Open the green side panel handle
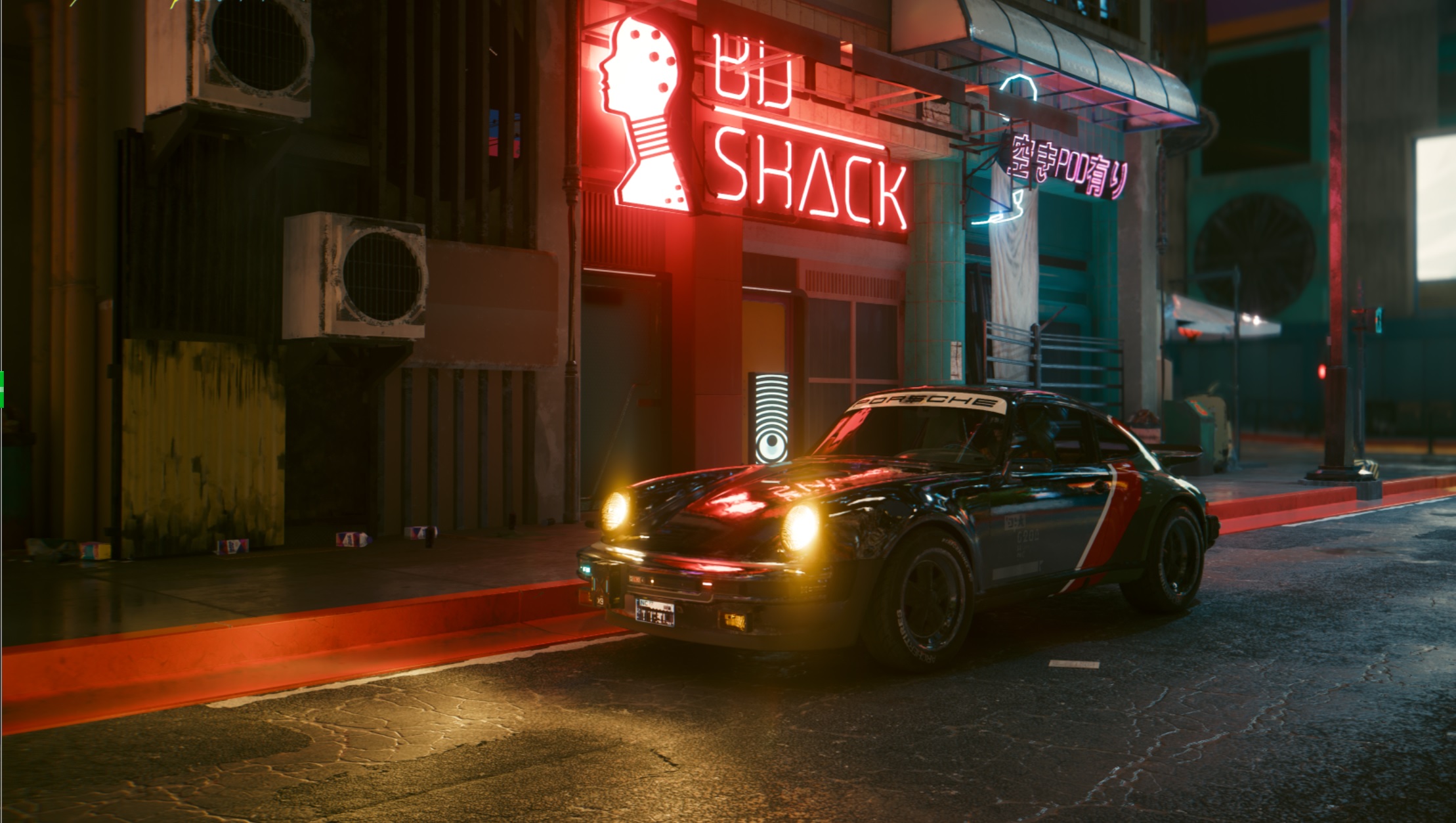The width and height of the screenshot is (1456, 823). click(x=2, y=389)
